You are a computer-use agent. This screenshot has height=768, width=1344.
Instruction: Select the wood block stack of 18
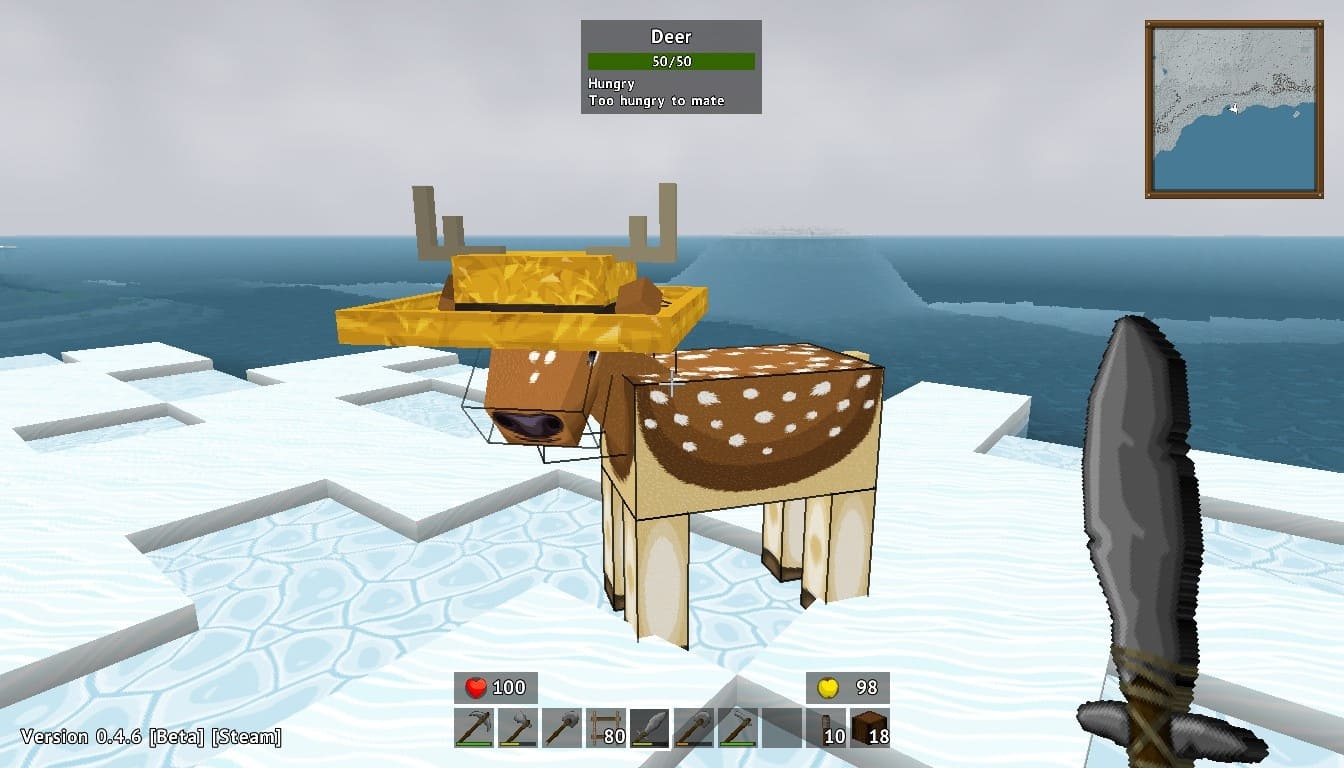[x=870, y=727]
